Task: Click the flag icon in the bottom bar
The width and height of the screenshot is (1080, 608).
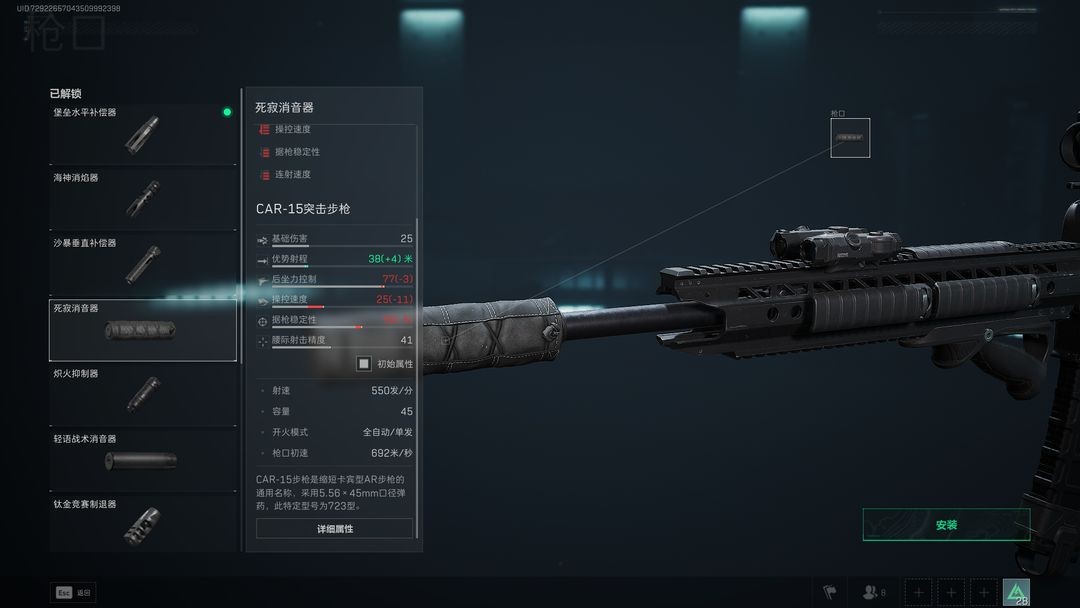Action: click(x=829, y=592)
